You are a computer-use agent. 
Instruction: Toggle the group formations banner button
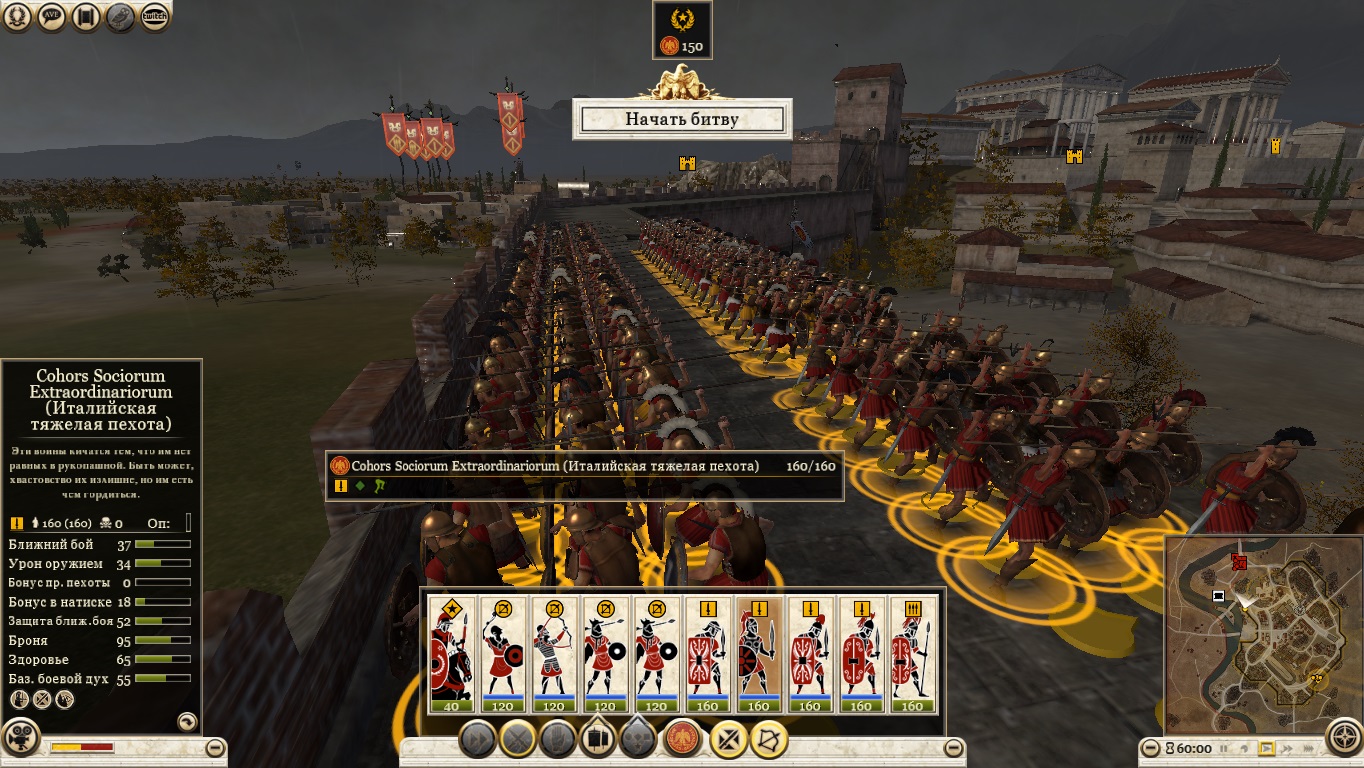coord(598,739)
